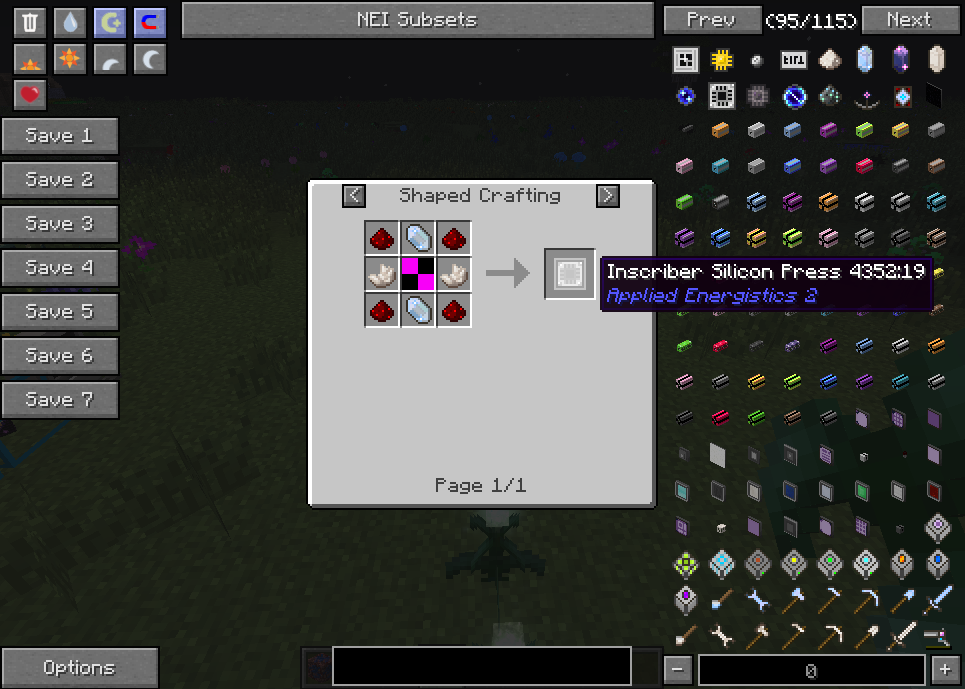965x689 pixels.
Task: Open the NEI Subsets dropdown
Action: point(417,20)
